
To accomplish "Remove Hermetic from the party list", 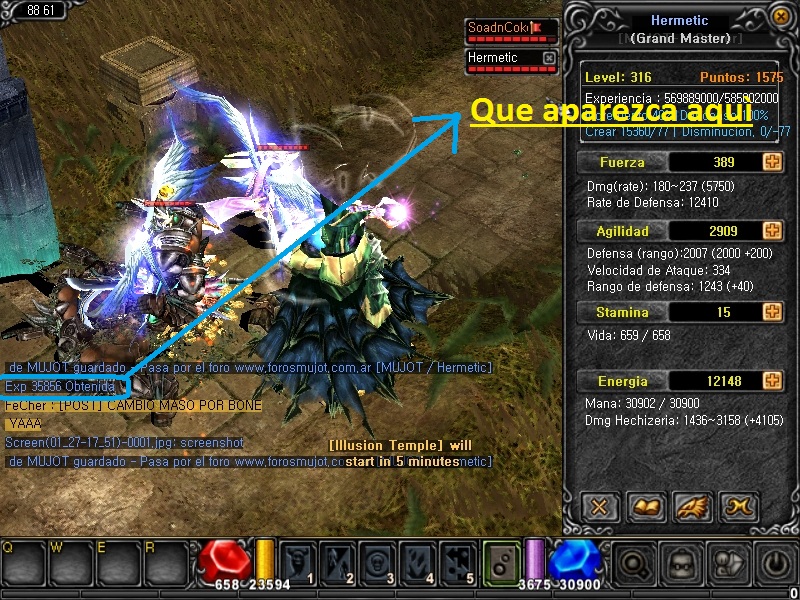I will pyautogui.click(x=548, y=58).
